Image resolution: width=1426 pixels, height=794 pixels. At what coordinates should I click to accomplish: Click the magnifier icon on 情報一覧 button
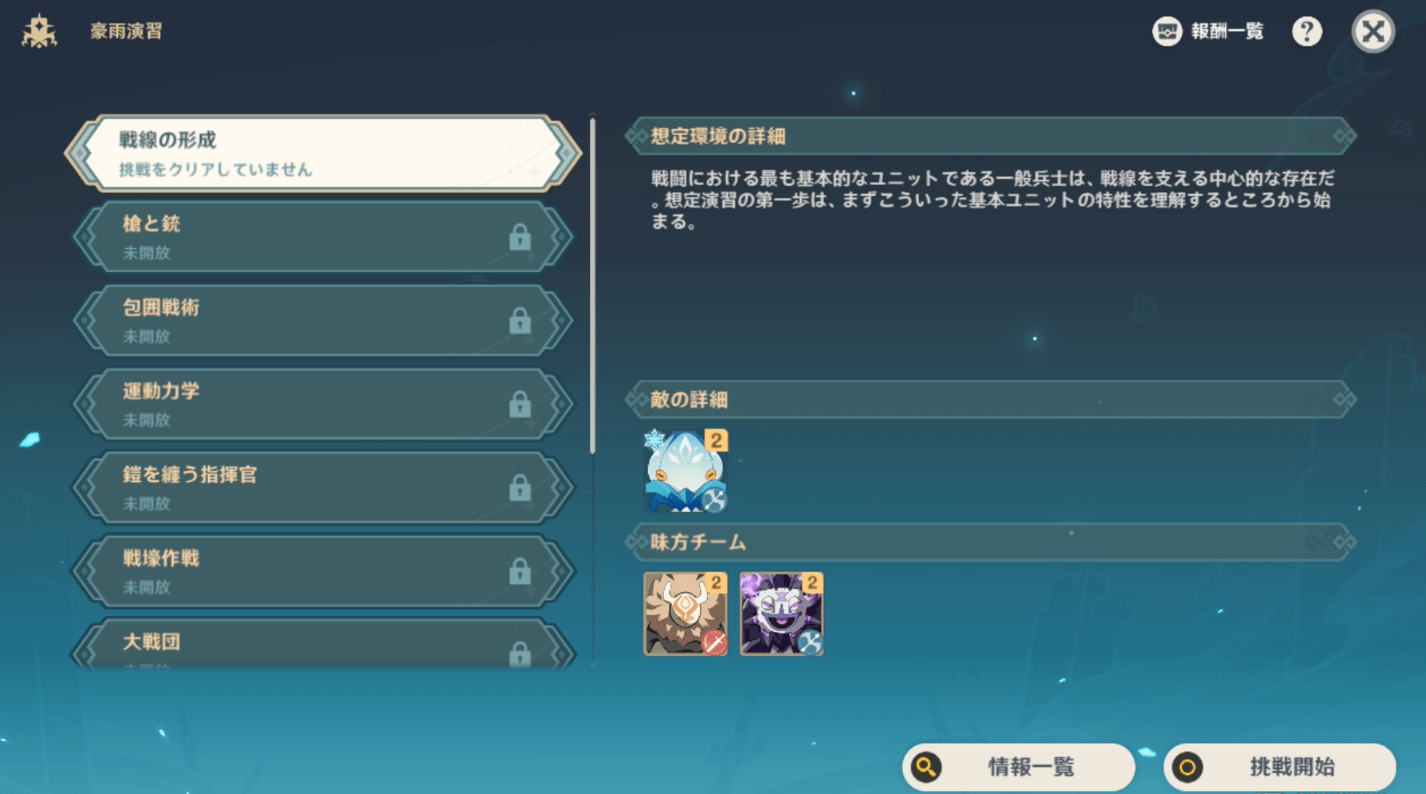[925, 767]
